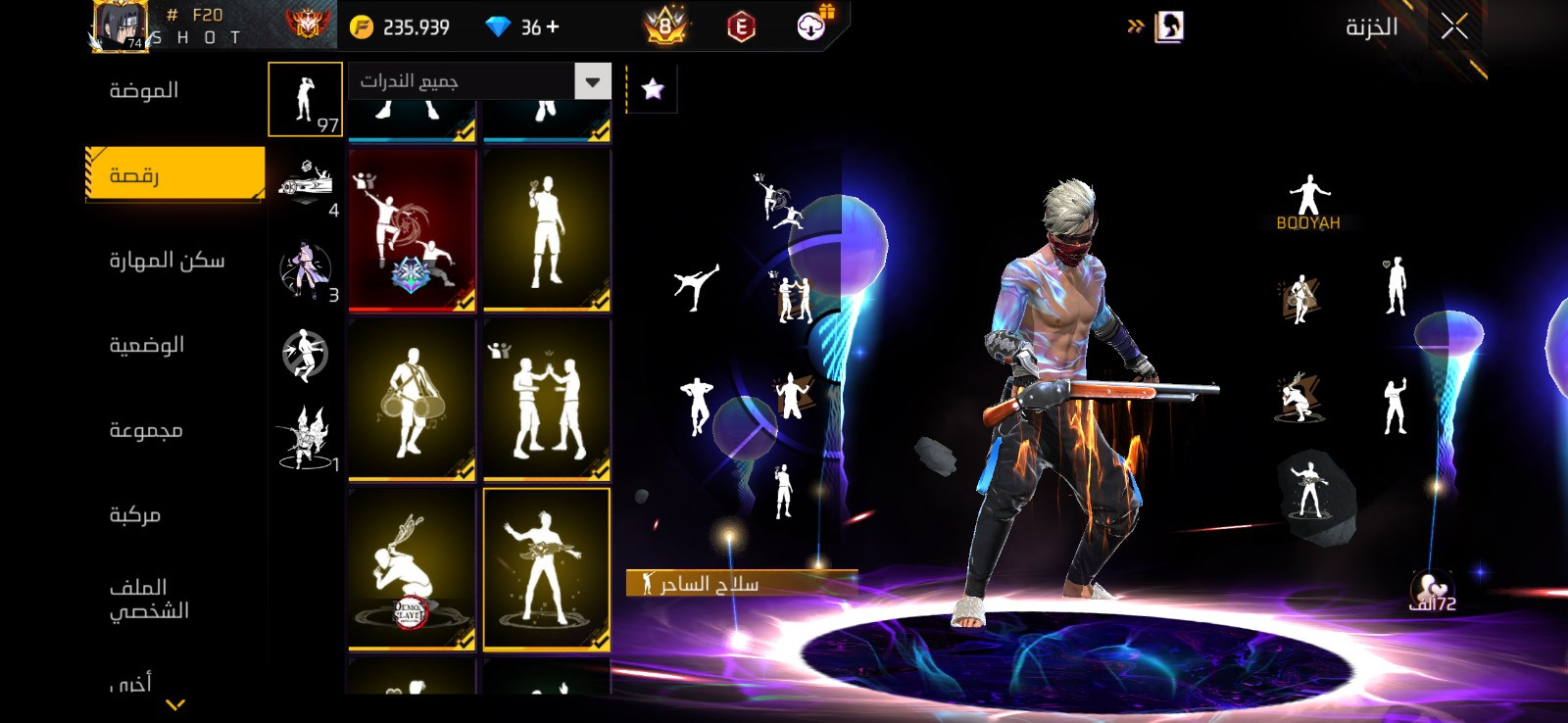Open the جميع الندرات rarity dropdown
The width and height of the screenshot is (1568, 723).
point(479,81)
